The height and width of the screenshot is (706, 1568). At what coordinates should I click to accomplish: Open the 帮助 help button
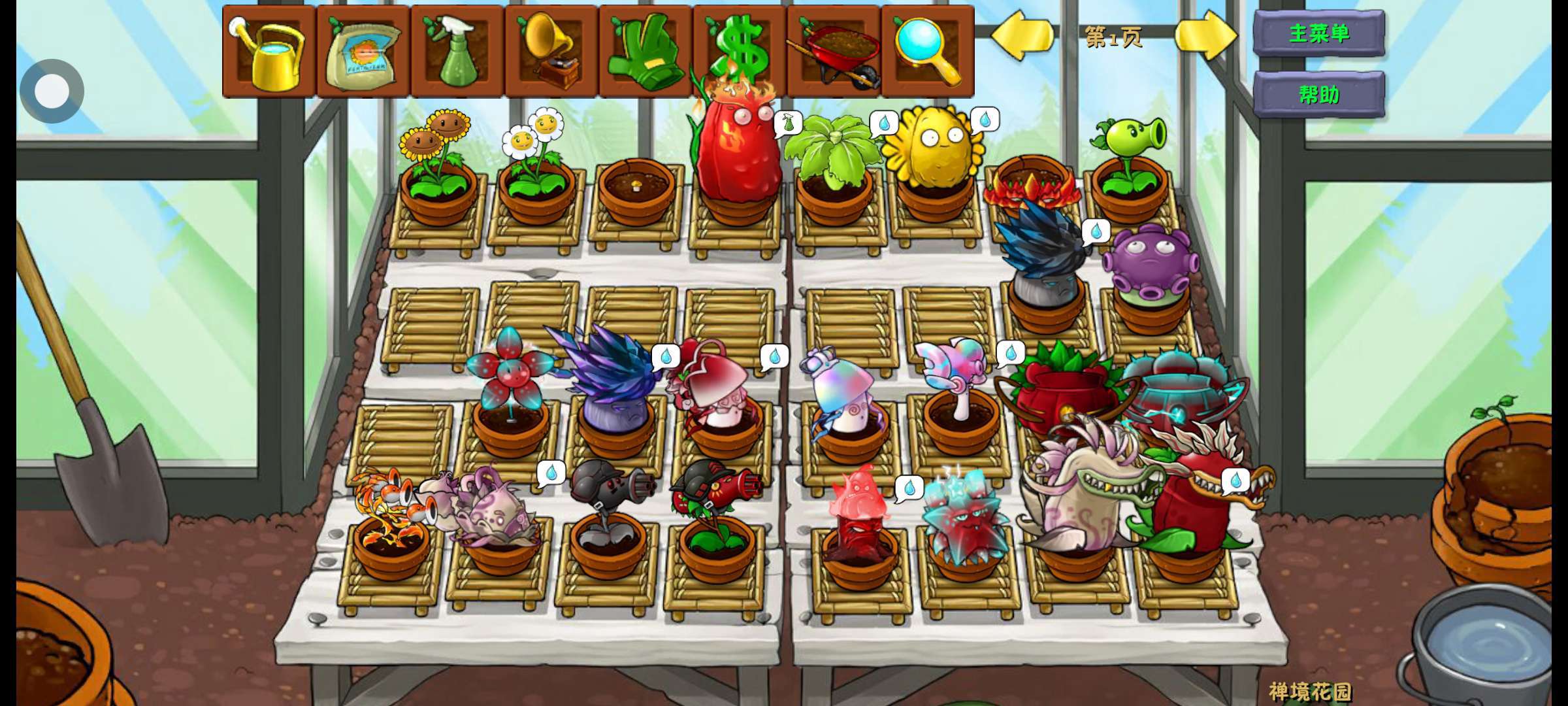[x=1318, y=95]
